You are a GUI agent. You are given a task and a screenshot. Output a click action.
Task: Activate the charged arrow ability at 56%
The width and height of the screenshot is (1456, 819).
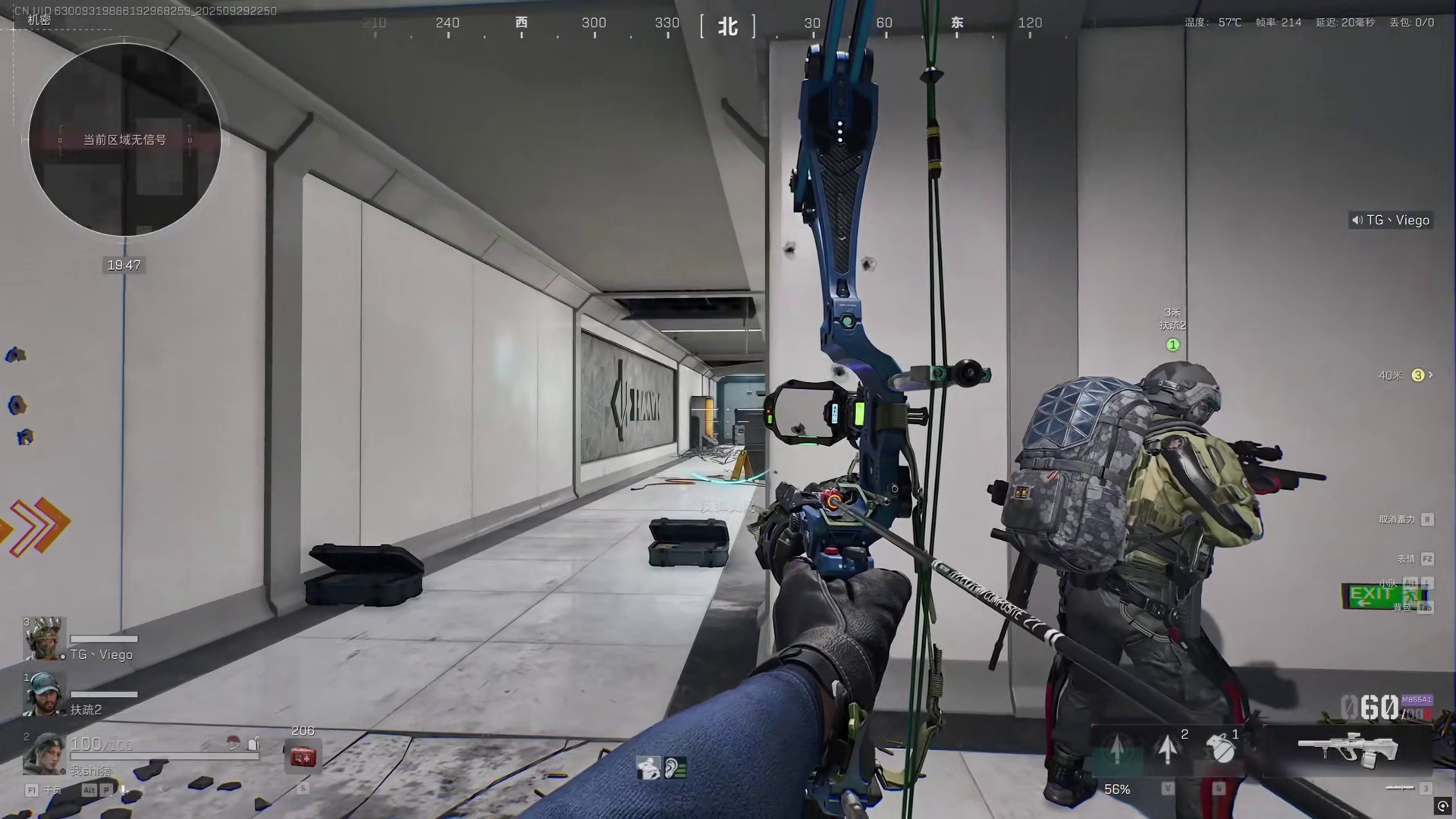click(1117, 751)
